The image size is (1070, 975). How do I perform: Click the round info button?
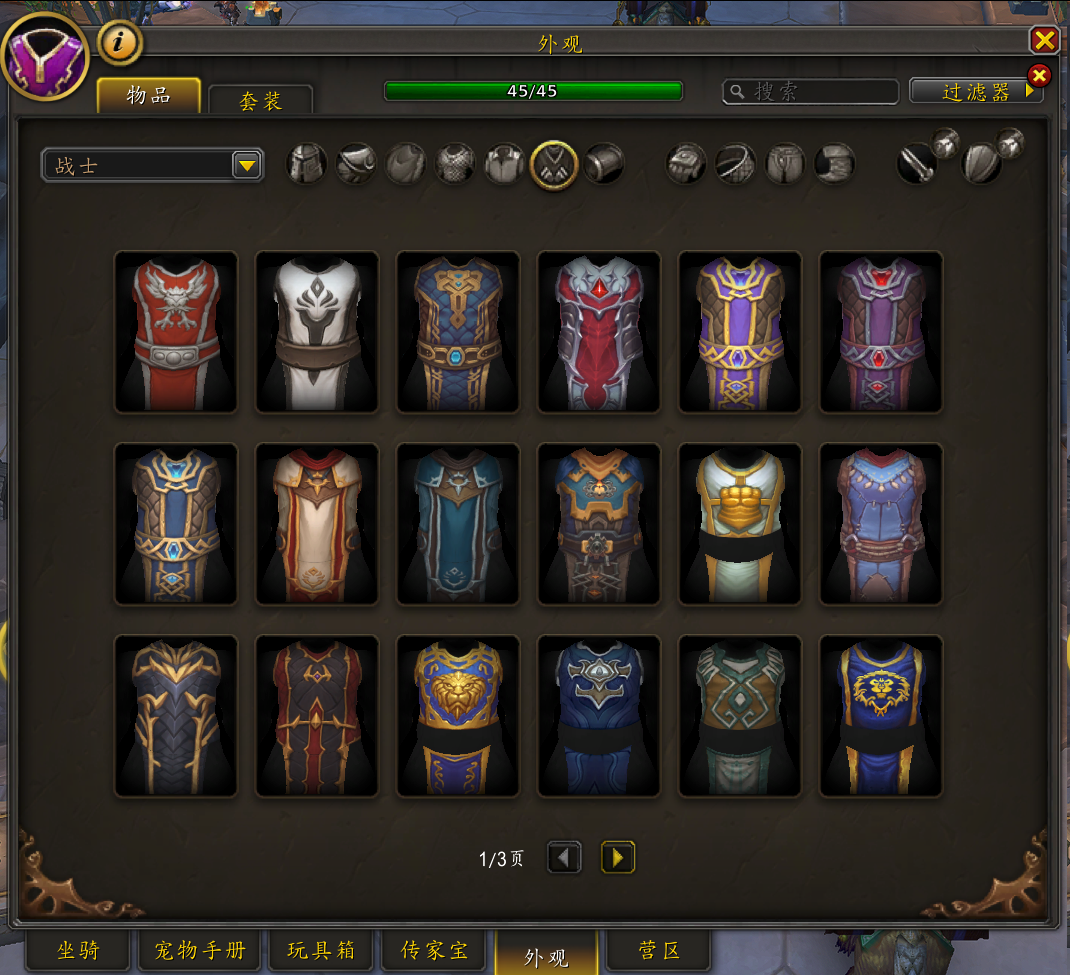pyautogui.click(x=120, y=43)
